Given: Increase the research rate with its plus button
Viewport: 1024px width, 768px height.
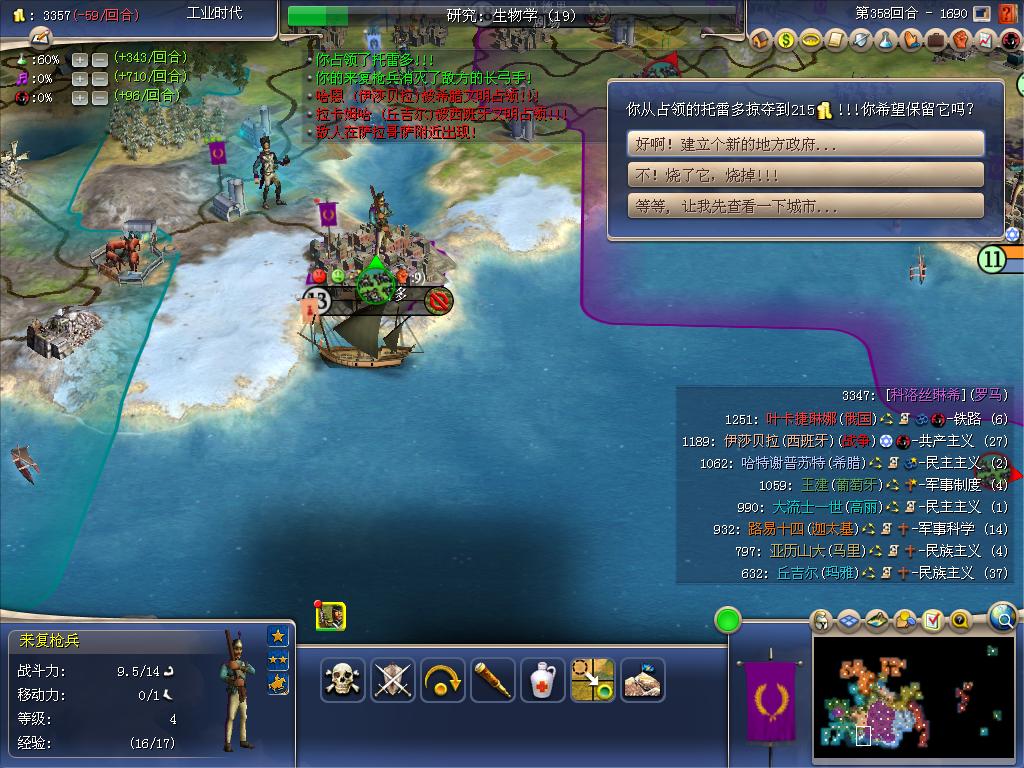Looking at the screenshot, I should point(80,59).
